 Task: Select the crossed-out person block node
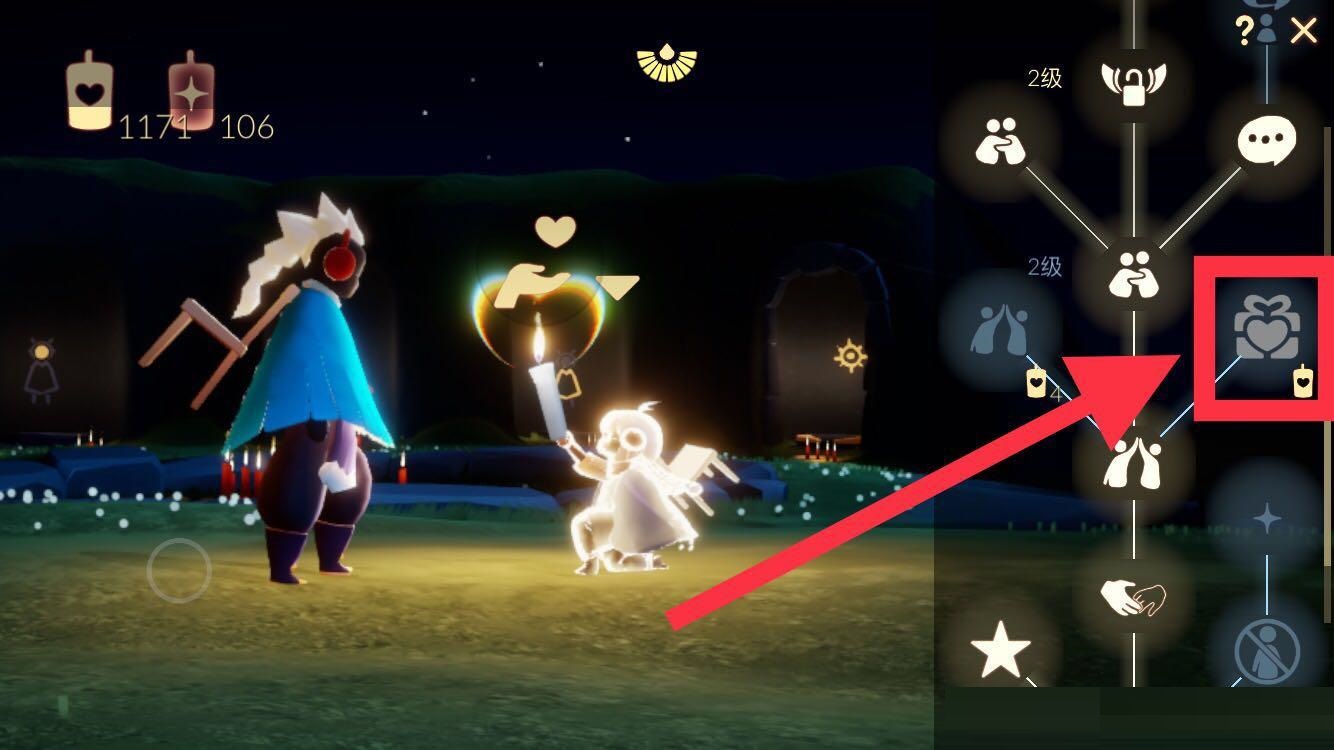(1267, 651)
